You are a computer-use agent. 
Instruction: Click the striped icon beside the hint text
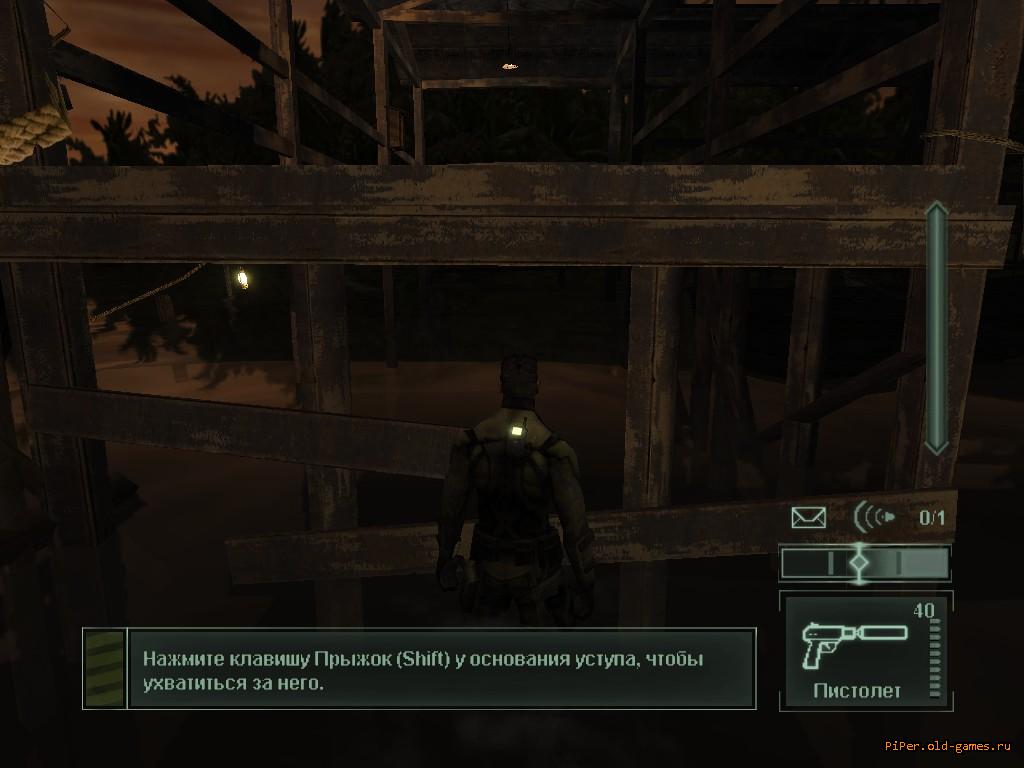tap(104, 668)
